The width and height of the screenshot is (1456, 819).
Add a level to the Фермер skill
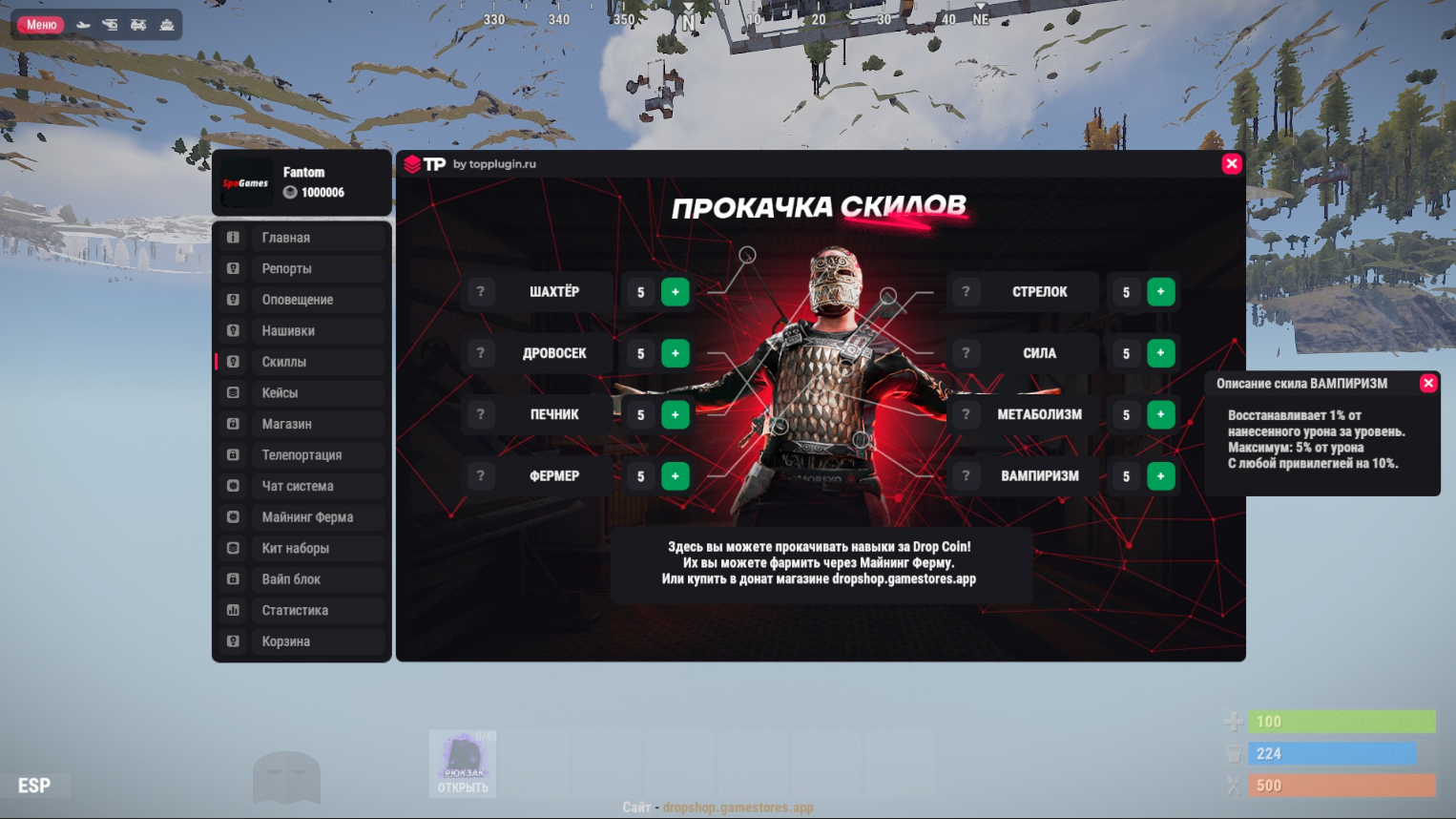[675, 476]
